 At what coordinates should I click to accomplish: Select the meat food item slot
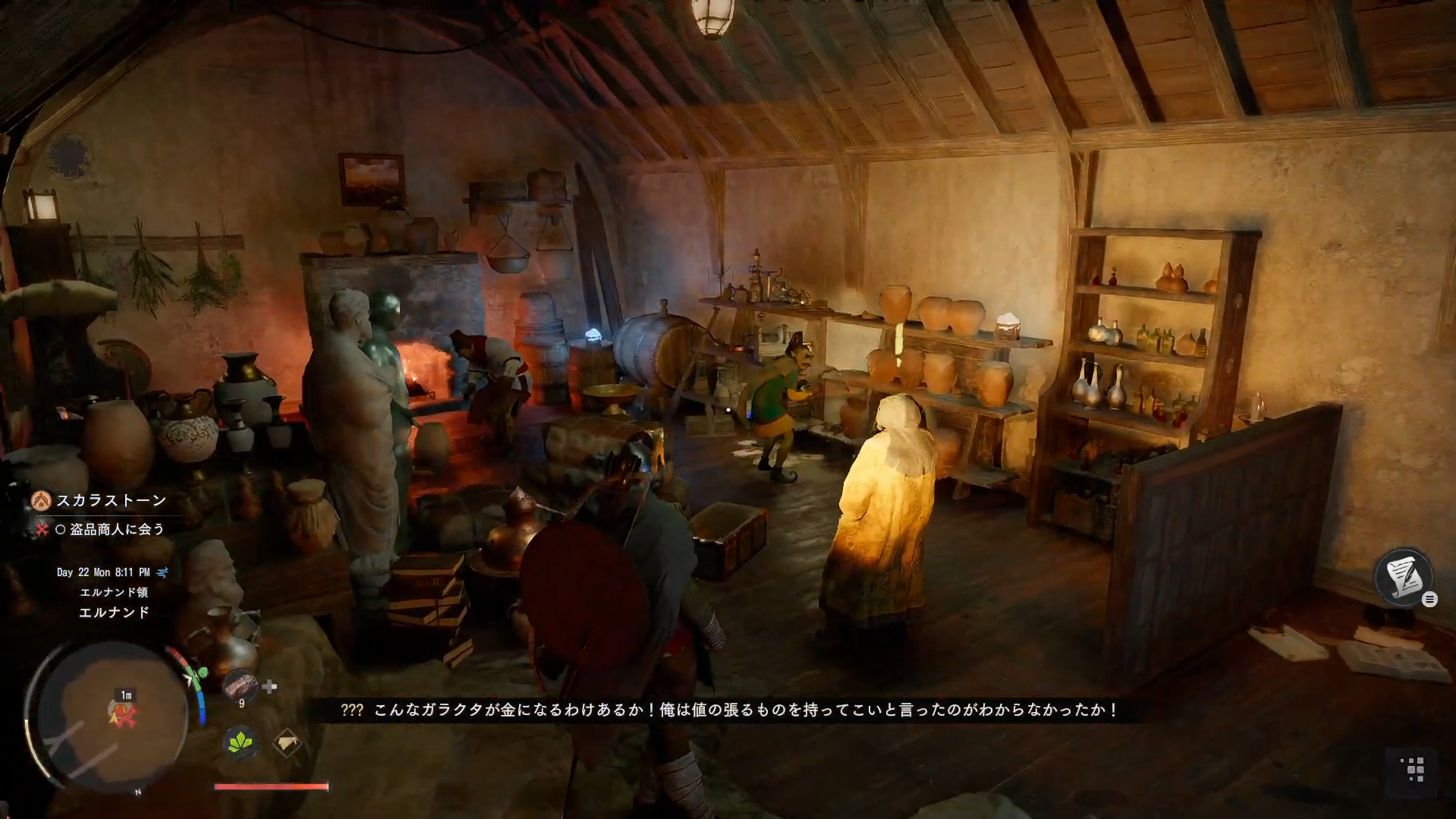(x=241, y=685)
